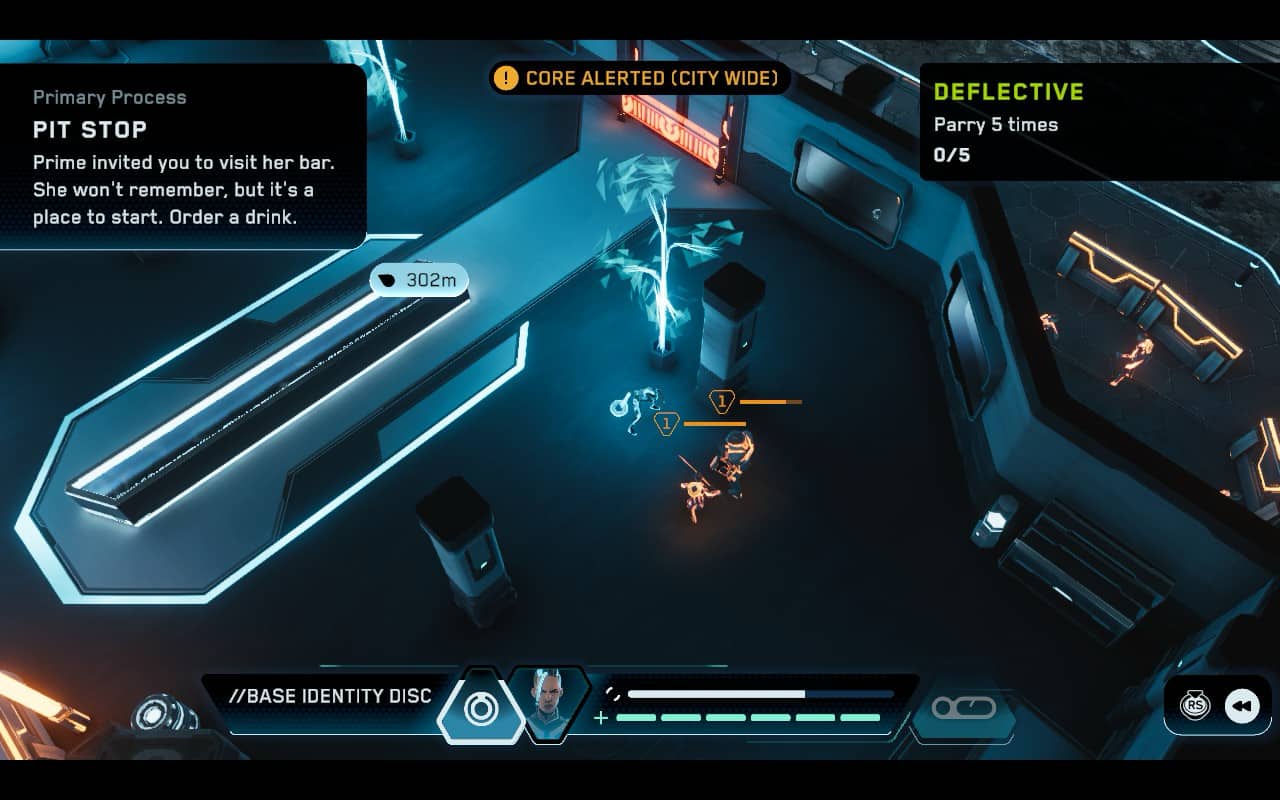View the Deflective parry challenge panel
Image resolution: width=1280 pixels, height=800 pixels.
1098,122
